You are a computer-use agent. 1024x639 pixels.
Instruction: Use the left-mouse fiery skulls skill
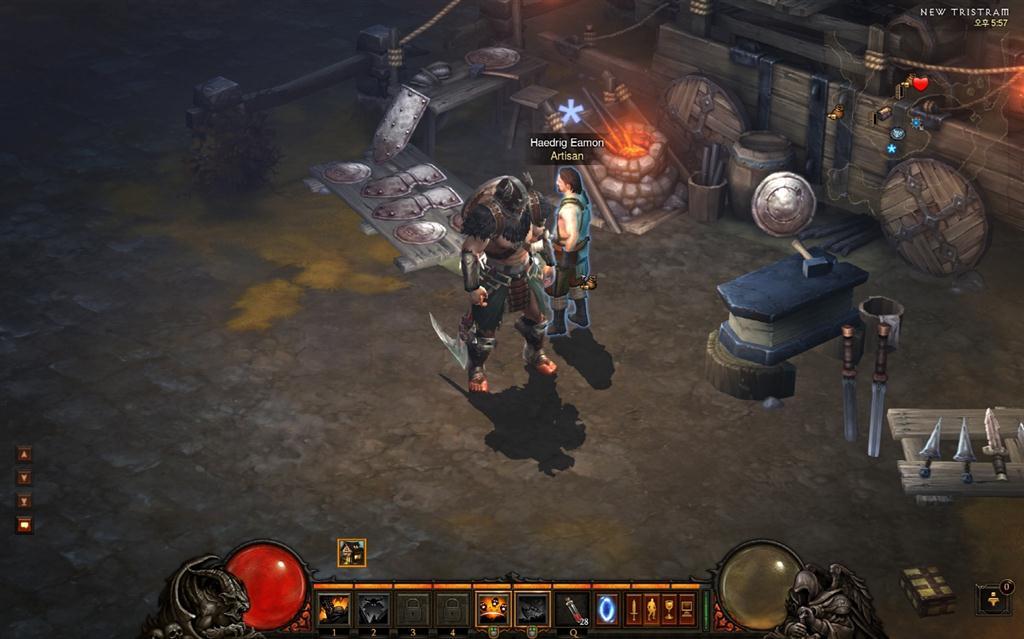click(492, 608)
